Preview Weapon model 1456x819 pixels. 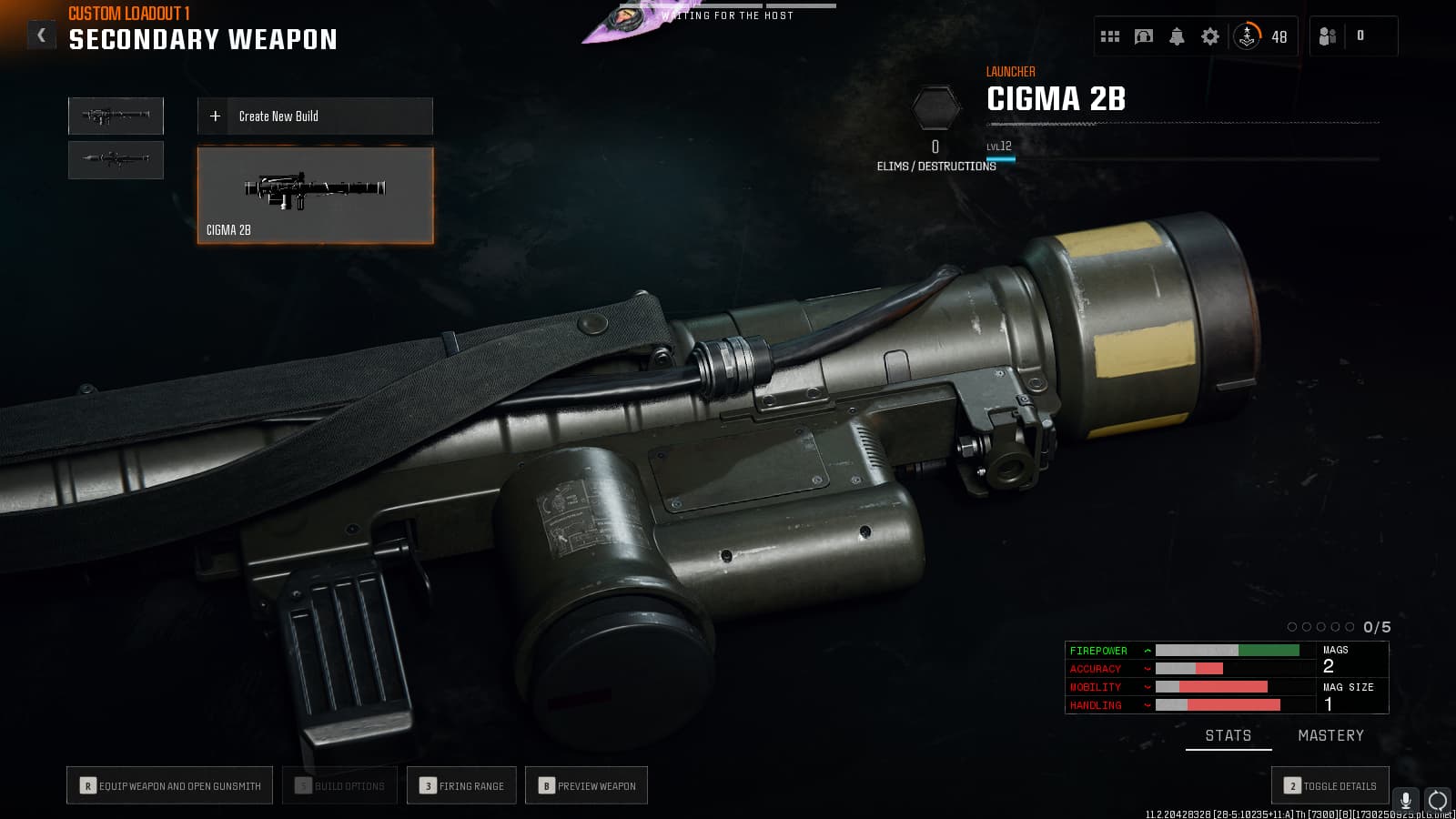pos(587,786)
